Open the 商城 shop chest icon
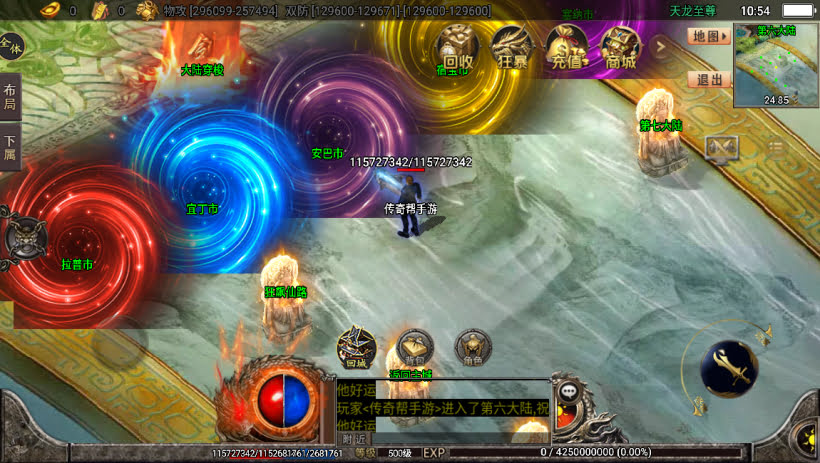This screenshot has height=463, width=820. click(620, 47)
